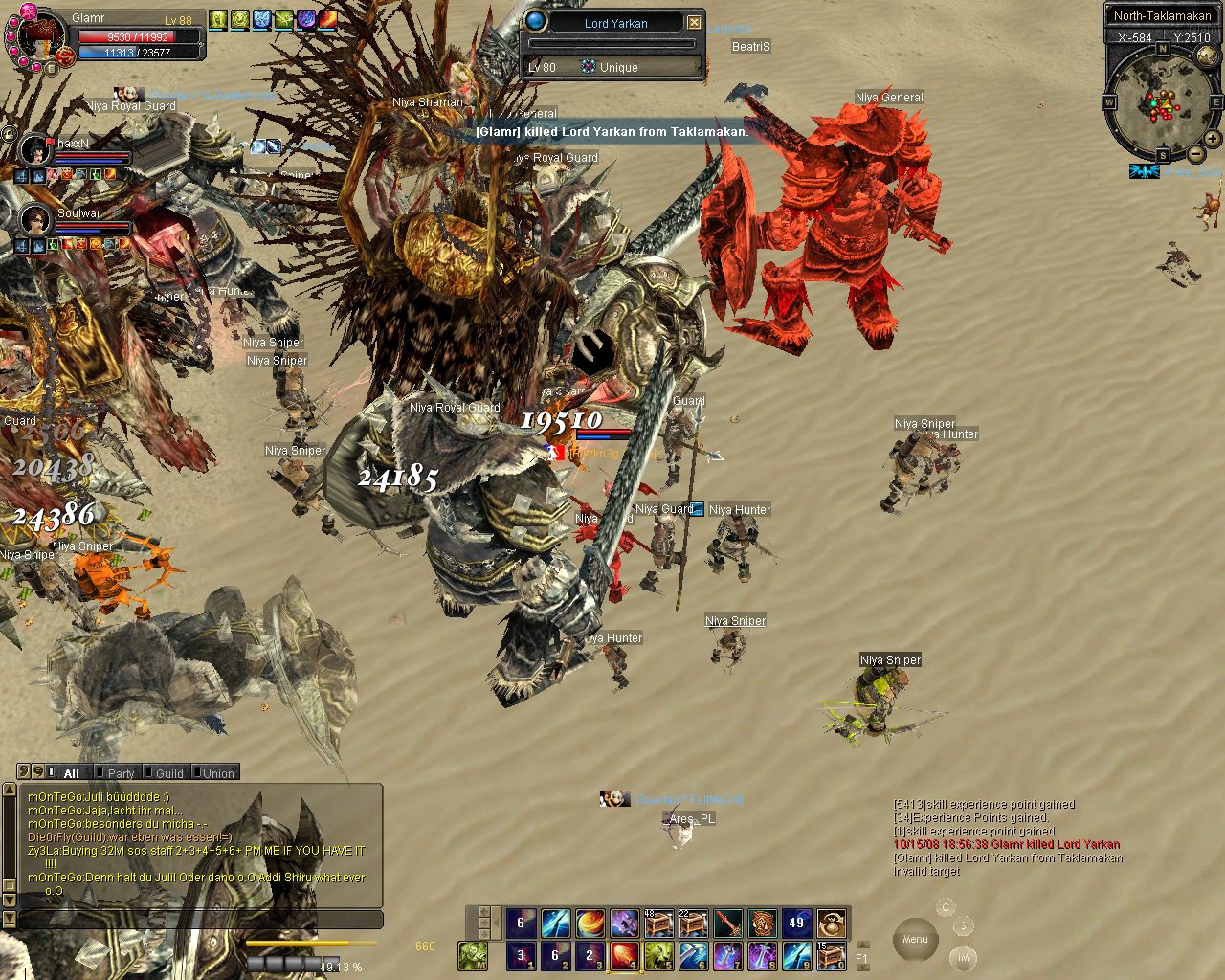Activate the red fireball skill in slot 4
Viewport: 1225px width, 980px height.
click(624, 955)
